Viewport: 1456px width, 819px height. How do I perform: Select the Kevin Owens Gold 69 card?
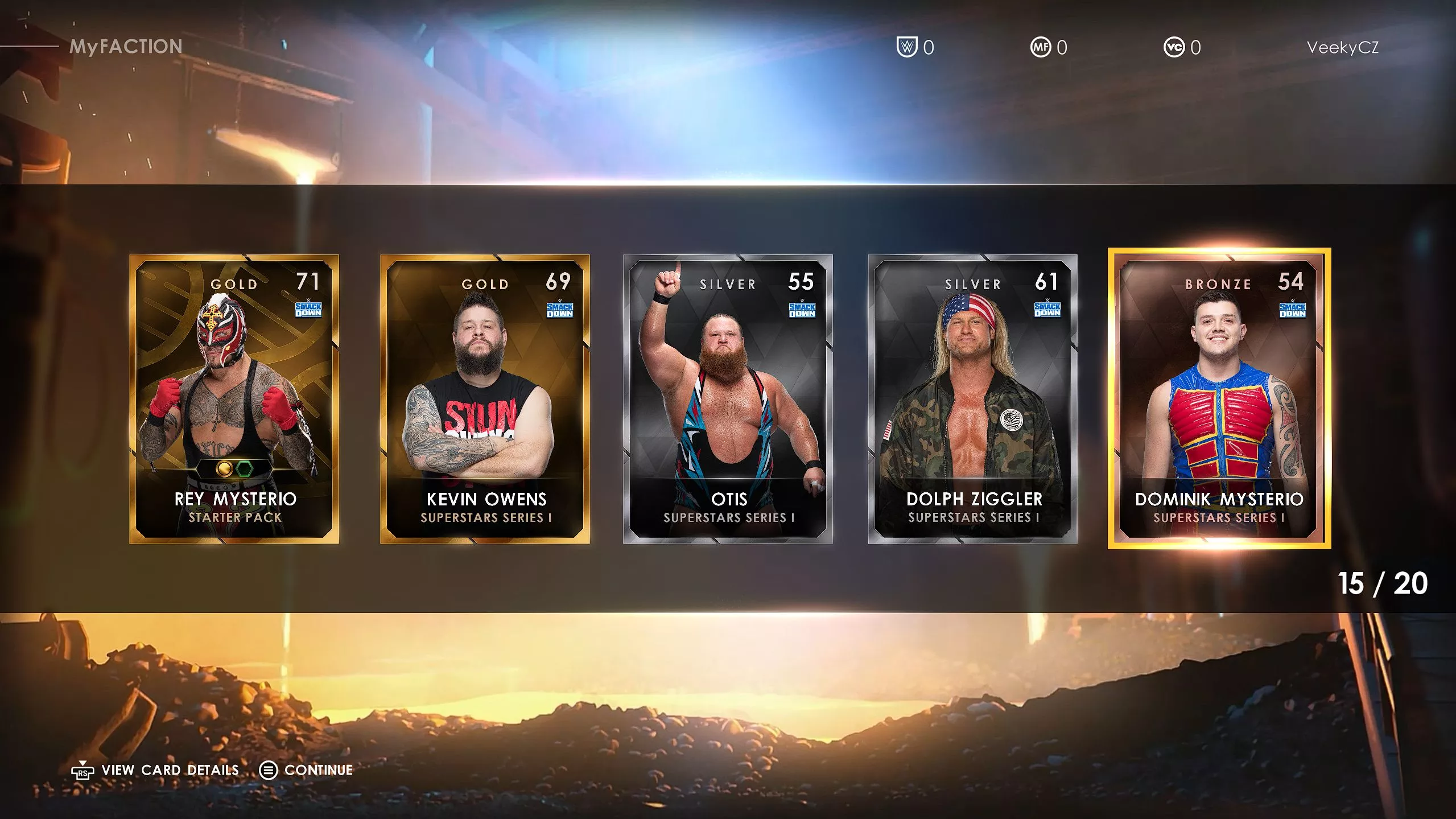pyautogui.click(x=485, y=398)
